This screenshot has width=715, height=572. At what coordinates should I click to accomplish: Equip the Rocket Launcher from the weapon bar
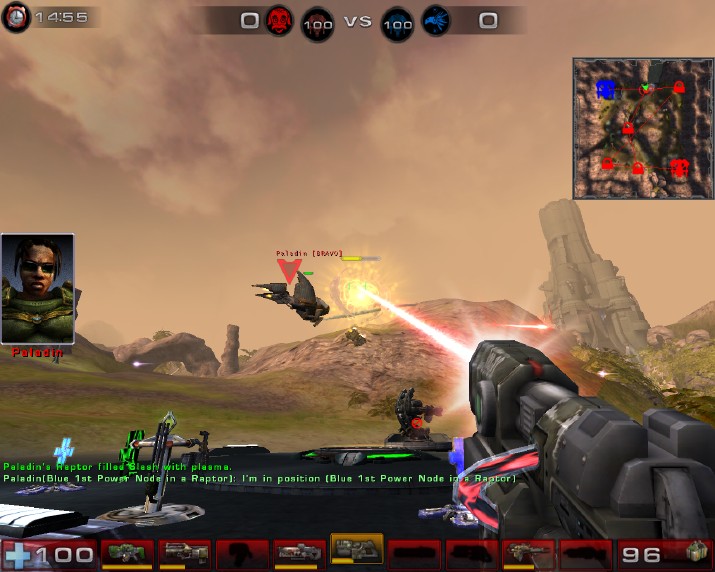[528, 551]
